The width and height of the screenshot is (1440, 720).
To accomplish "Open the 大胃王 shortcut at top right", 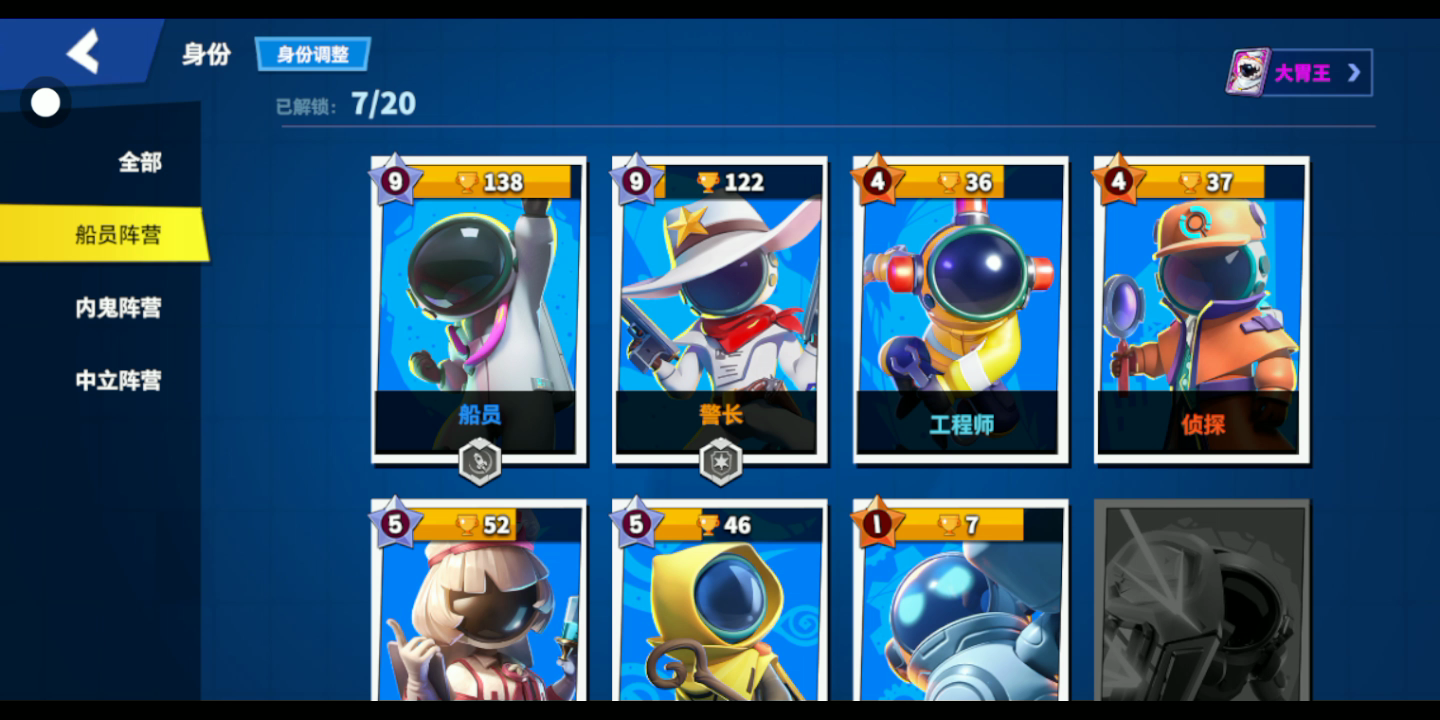I will [x=1299, y=73].
